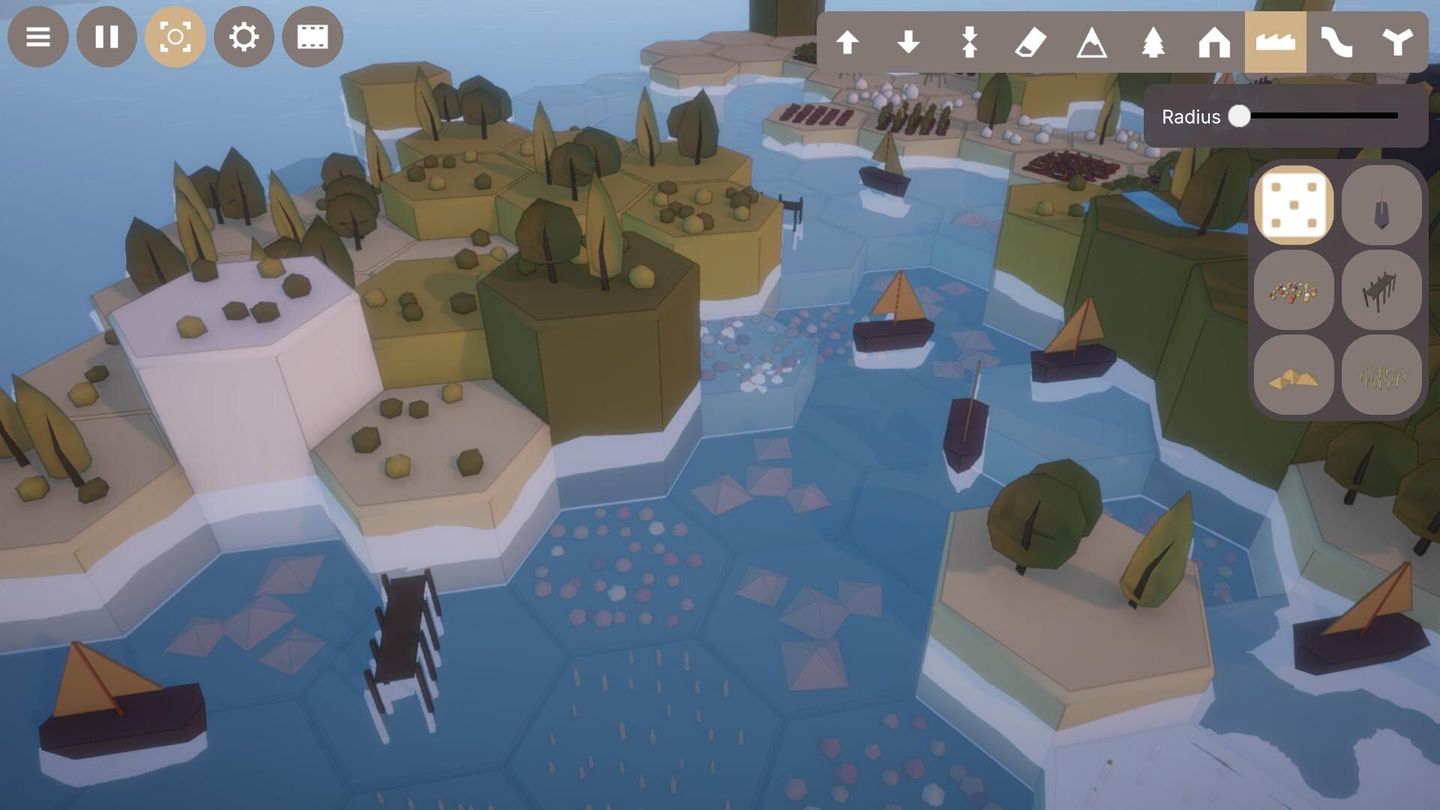Image resolution: width=1440 pixels, height=810 pixels.
Task: Activate the flatten terrain tool
Action: coord(968,42)
